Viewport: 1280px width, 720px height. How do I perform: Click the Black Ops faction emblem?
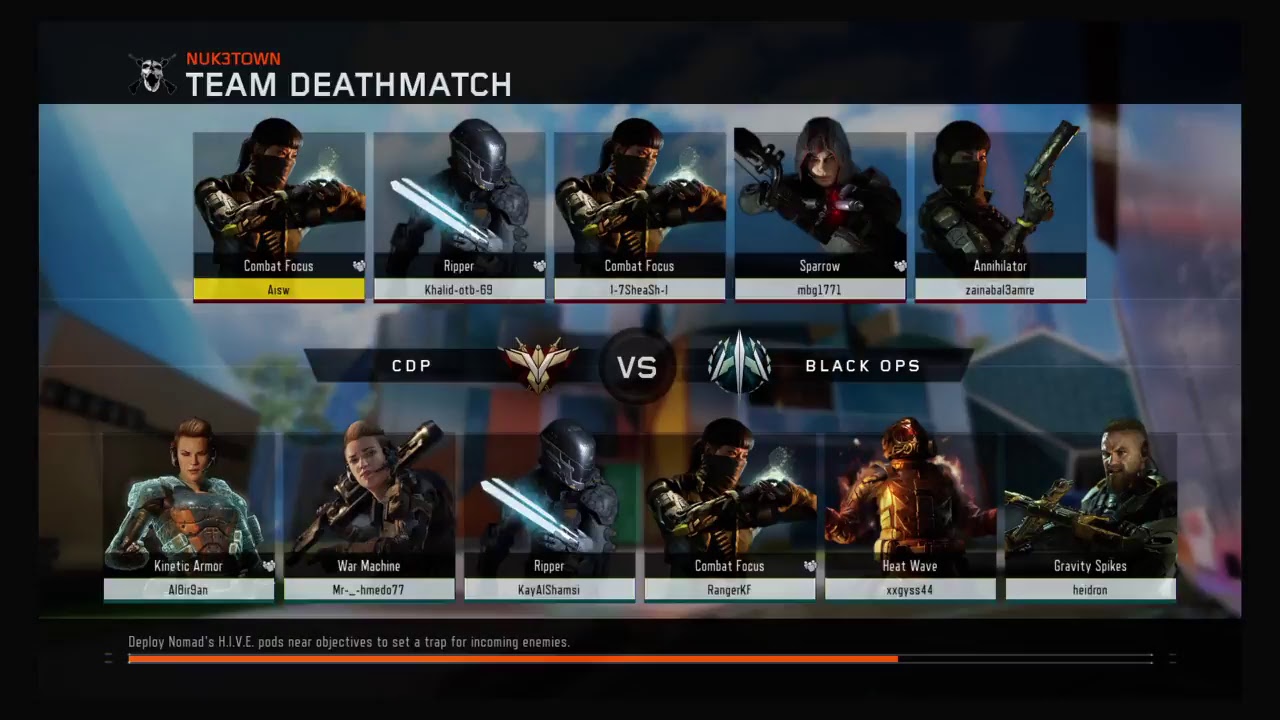(739, 365)
